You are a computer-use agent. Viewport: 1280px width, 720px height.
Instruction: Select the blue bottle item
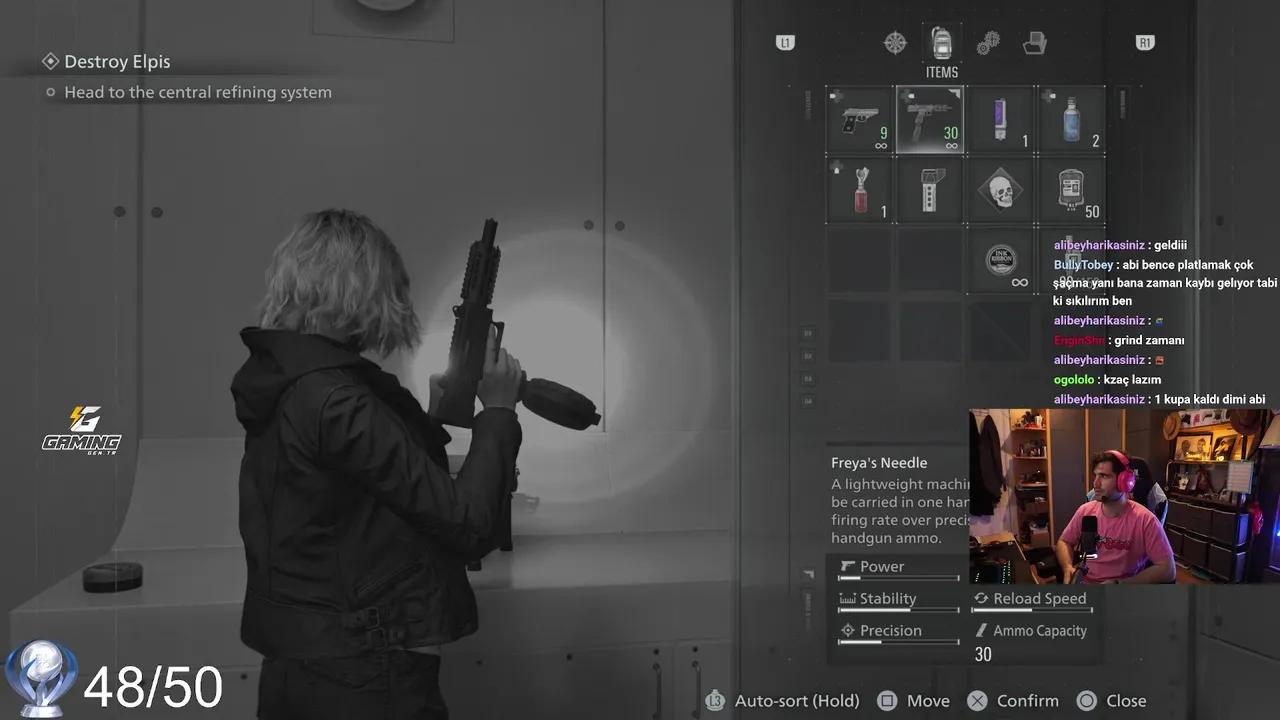[1071, 119]
